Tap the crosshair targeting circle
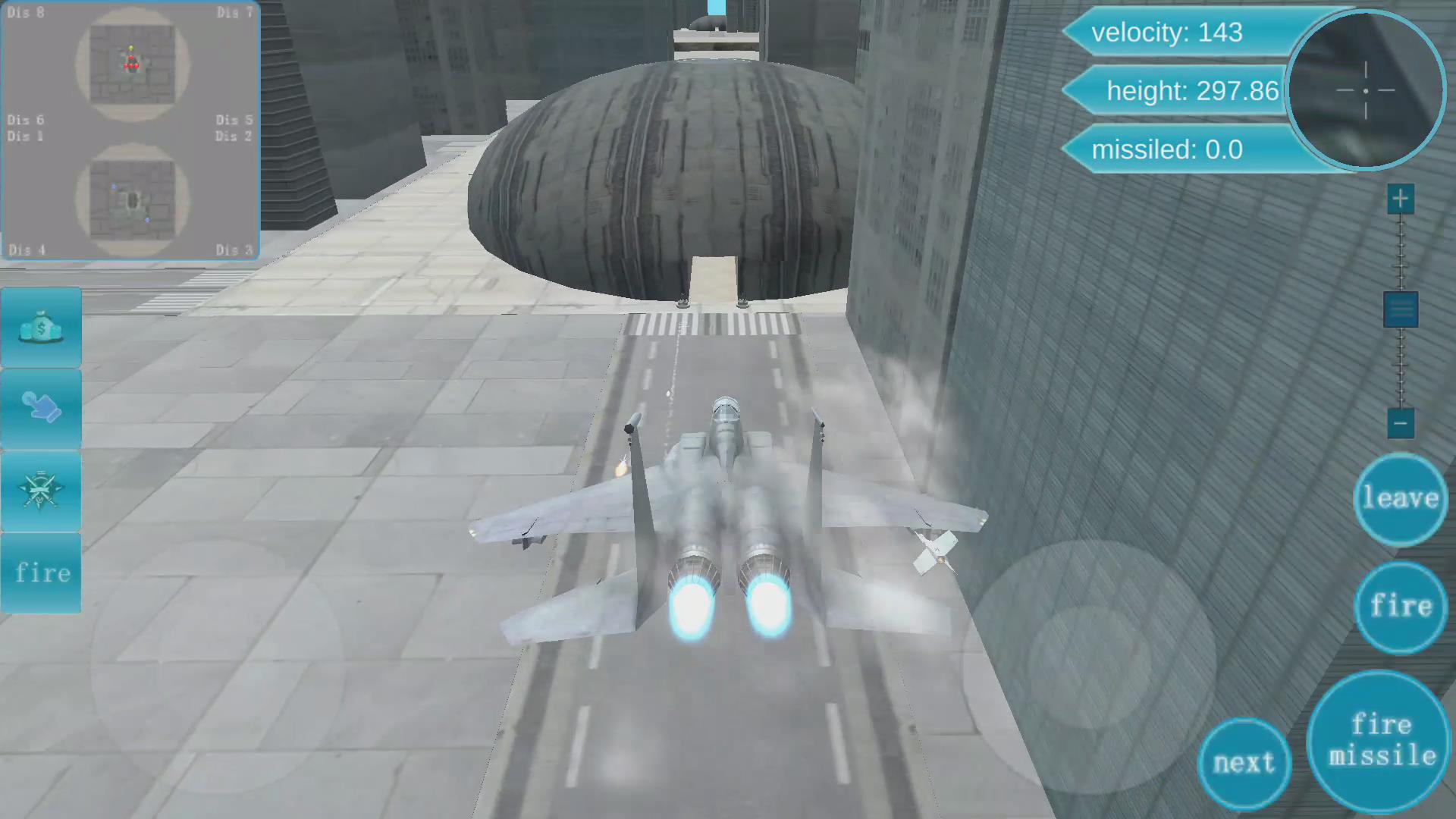 [x=1365, y=91]
